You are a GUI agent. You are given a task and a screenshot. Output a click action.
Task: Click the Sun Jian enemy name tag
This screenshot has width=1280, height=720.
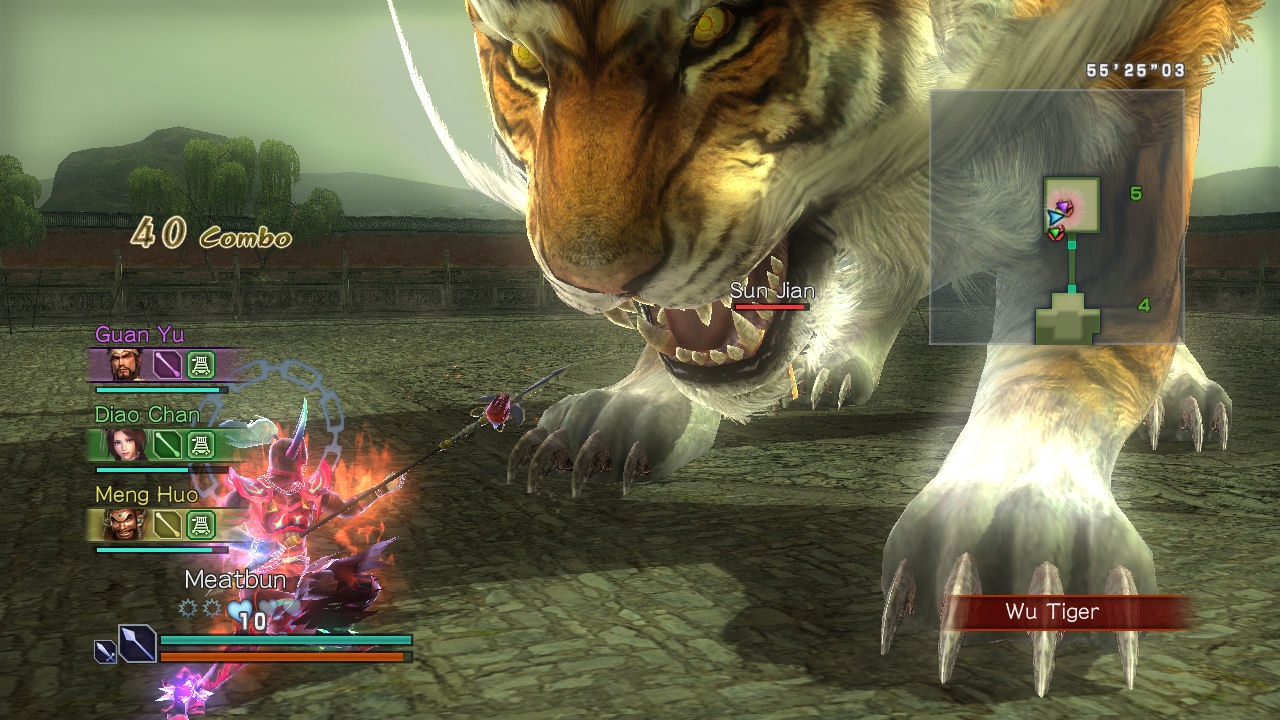[771, 291]
